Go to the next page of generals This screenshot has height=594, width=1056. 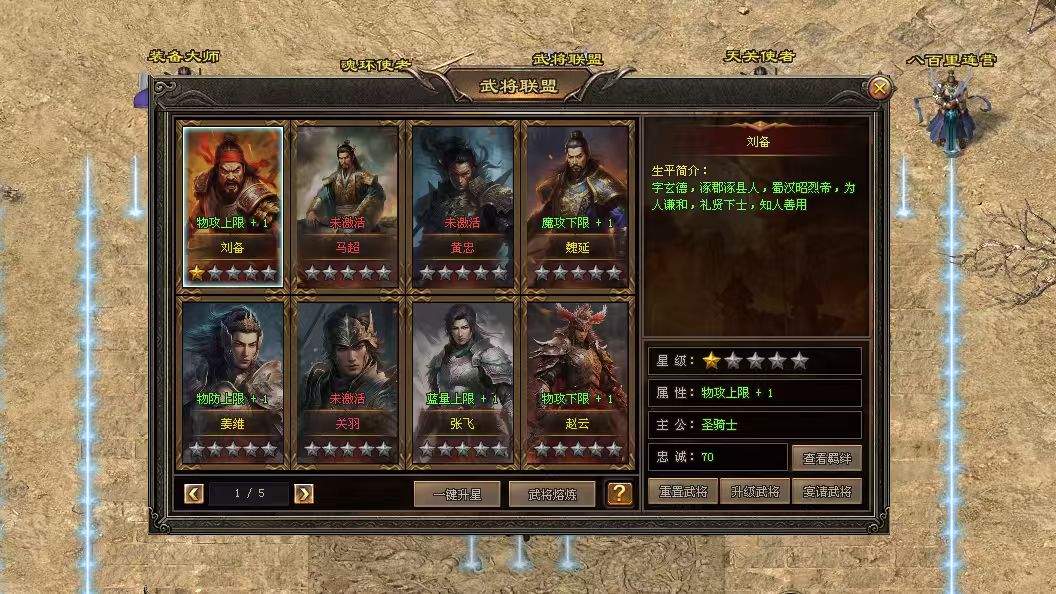304,493
